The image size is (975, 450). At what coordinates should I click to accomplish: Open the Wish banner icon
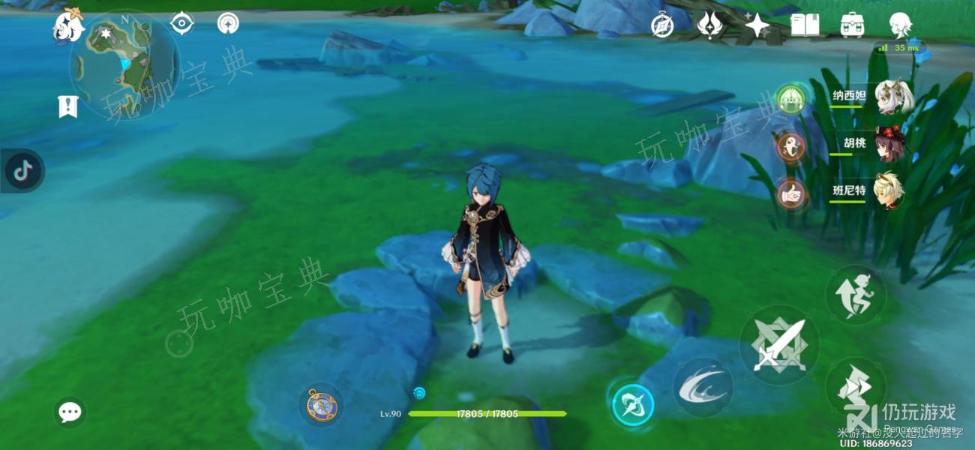(x=710, y=25)
